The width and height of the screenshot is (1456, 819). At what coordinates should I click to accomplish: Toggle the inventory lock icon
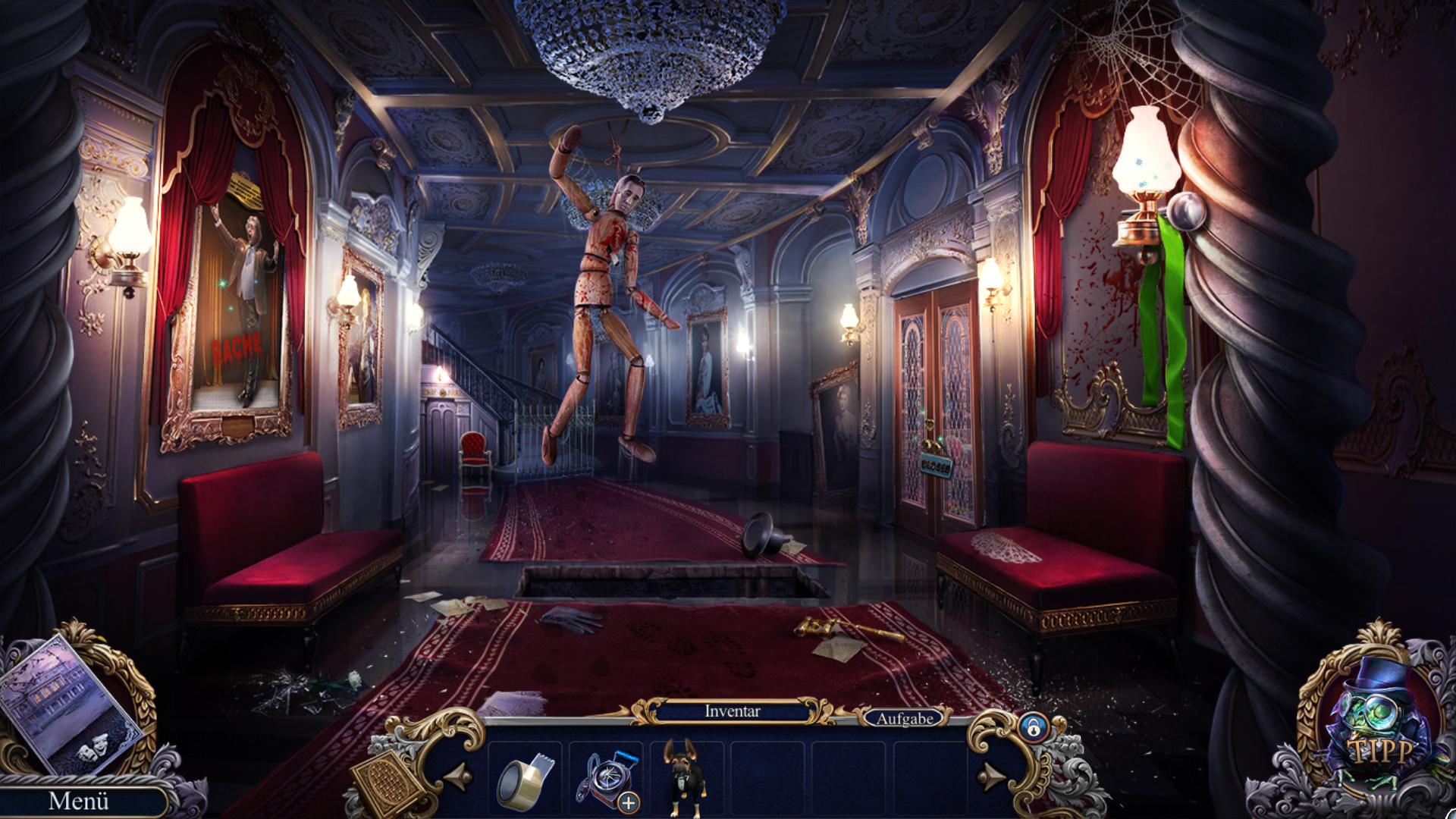coord(1031,726)
